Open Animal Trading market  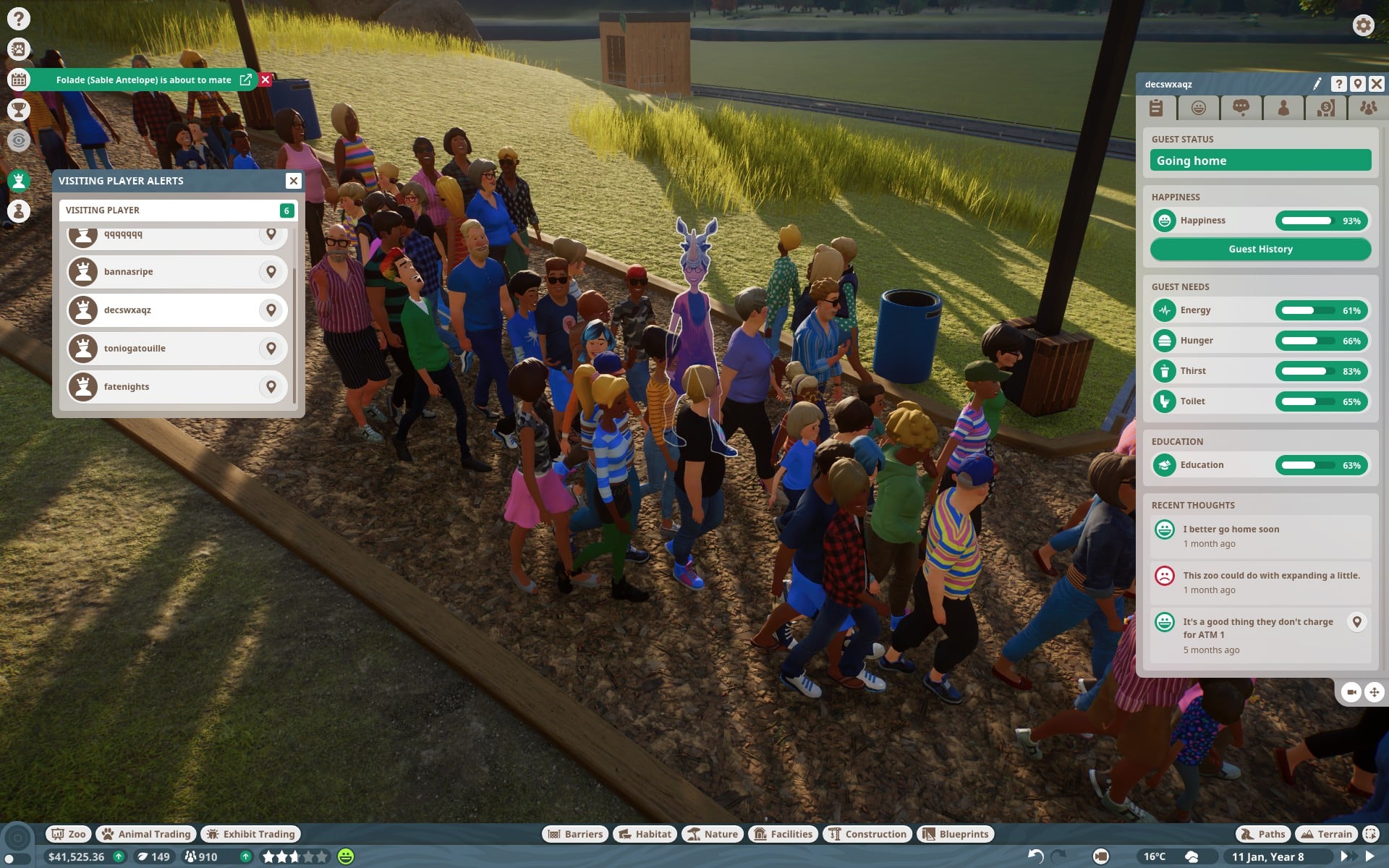pyautogui.click(x=146, y=834)
